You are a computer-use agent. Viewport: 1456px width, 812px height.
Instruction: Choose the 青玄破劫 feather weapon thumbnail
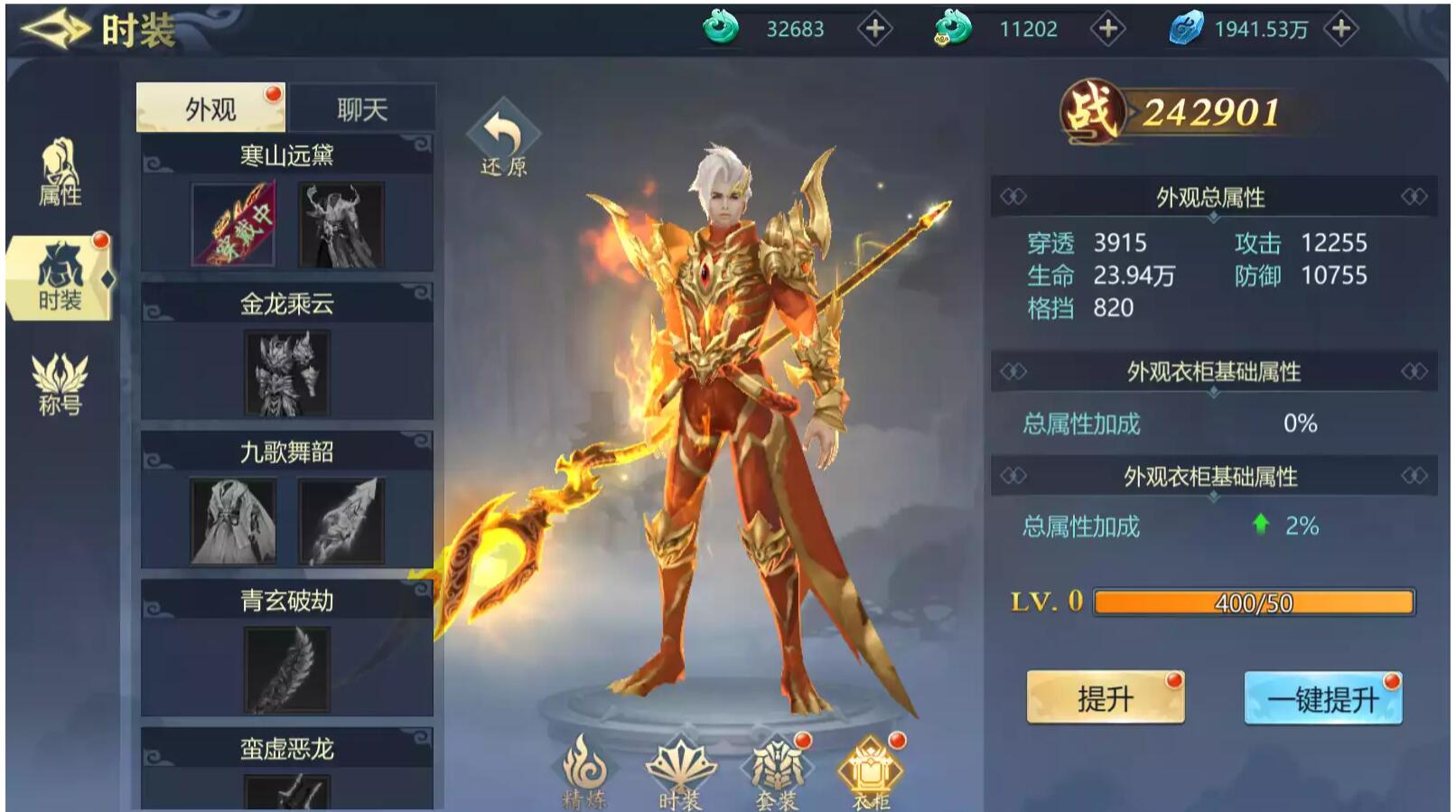(x=286, y=669)
